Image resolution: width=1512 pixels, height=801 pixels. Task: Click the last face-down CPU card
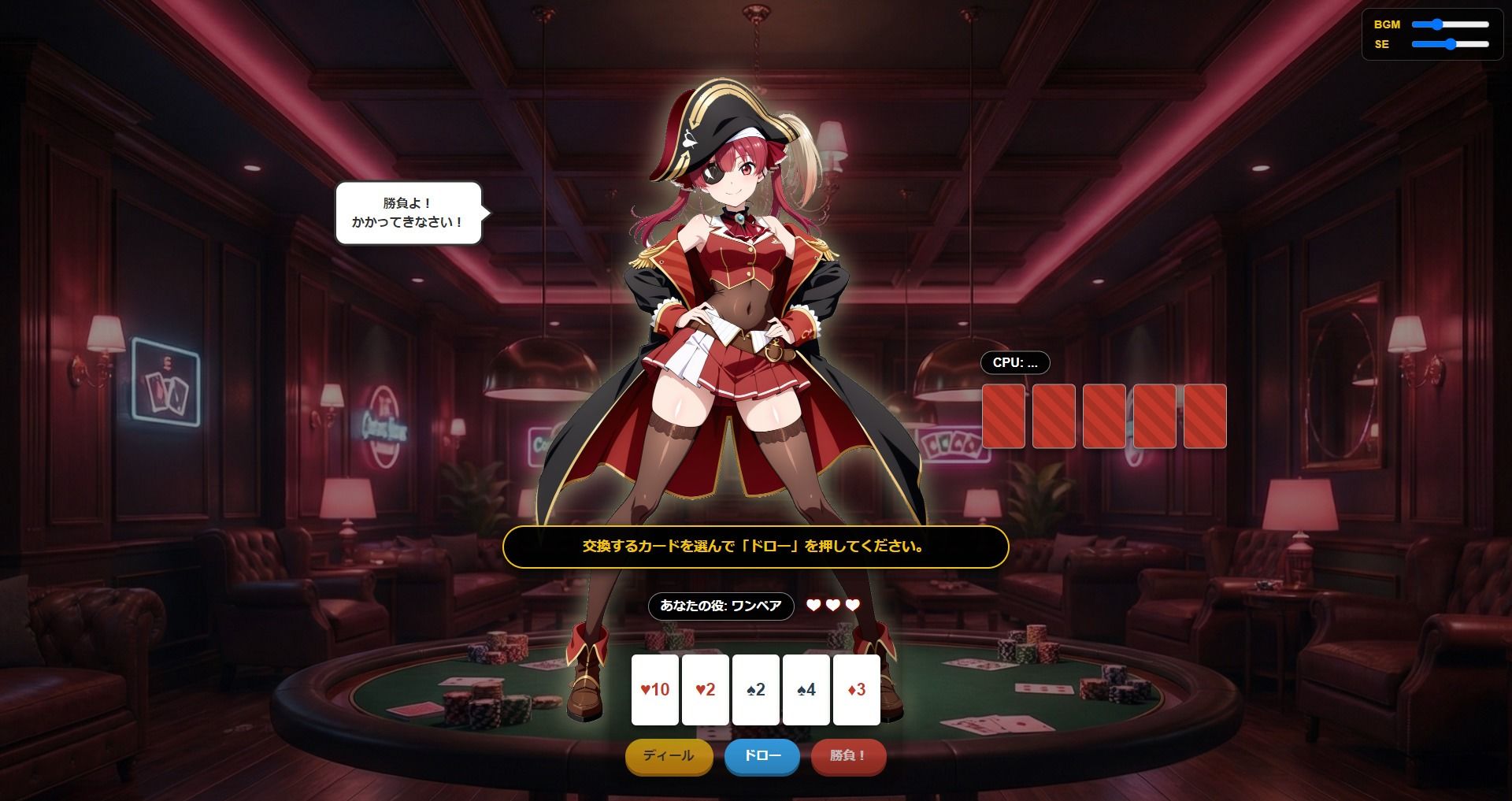coord(1203,416)
